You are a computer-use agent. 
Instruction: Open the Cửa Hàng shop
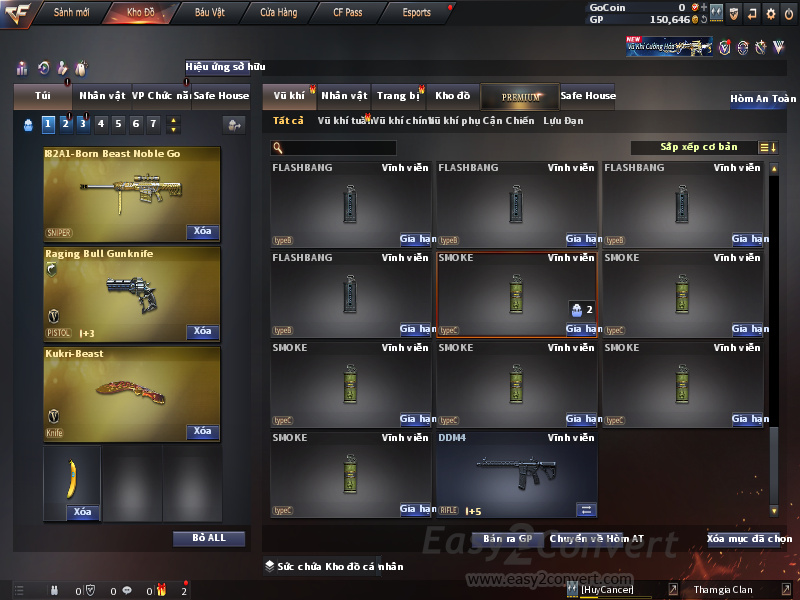[x=278, y=12]
